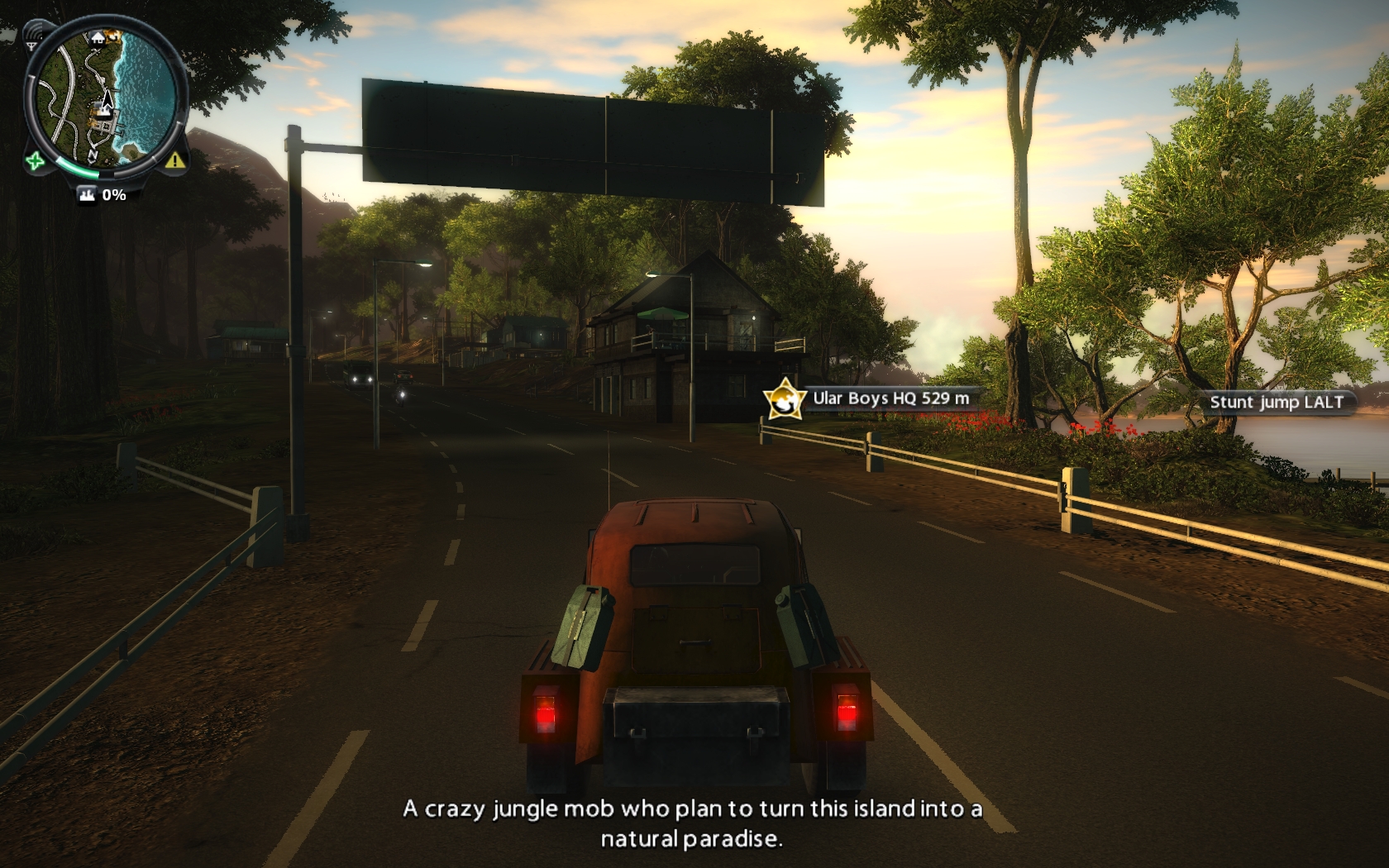
Task: Click the chaos factory icon
Action: (x=87, y=195)
